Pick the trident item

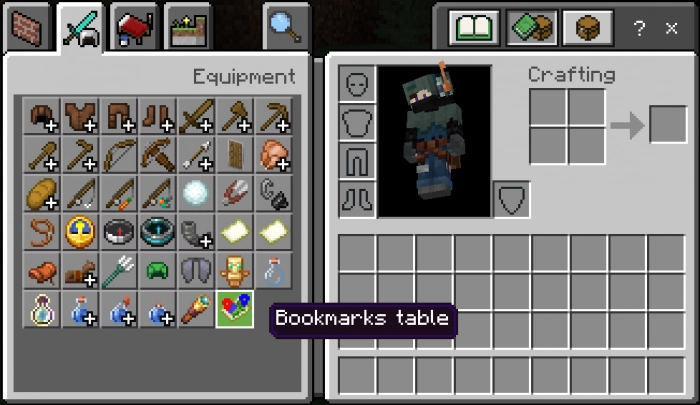119,270
